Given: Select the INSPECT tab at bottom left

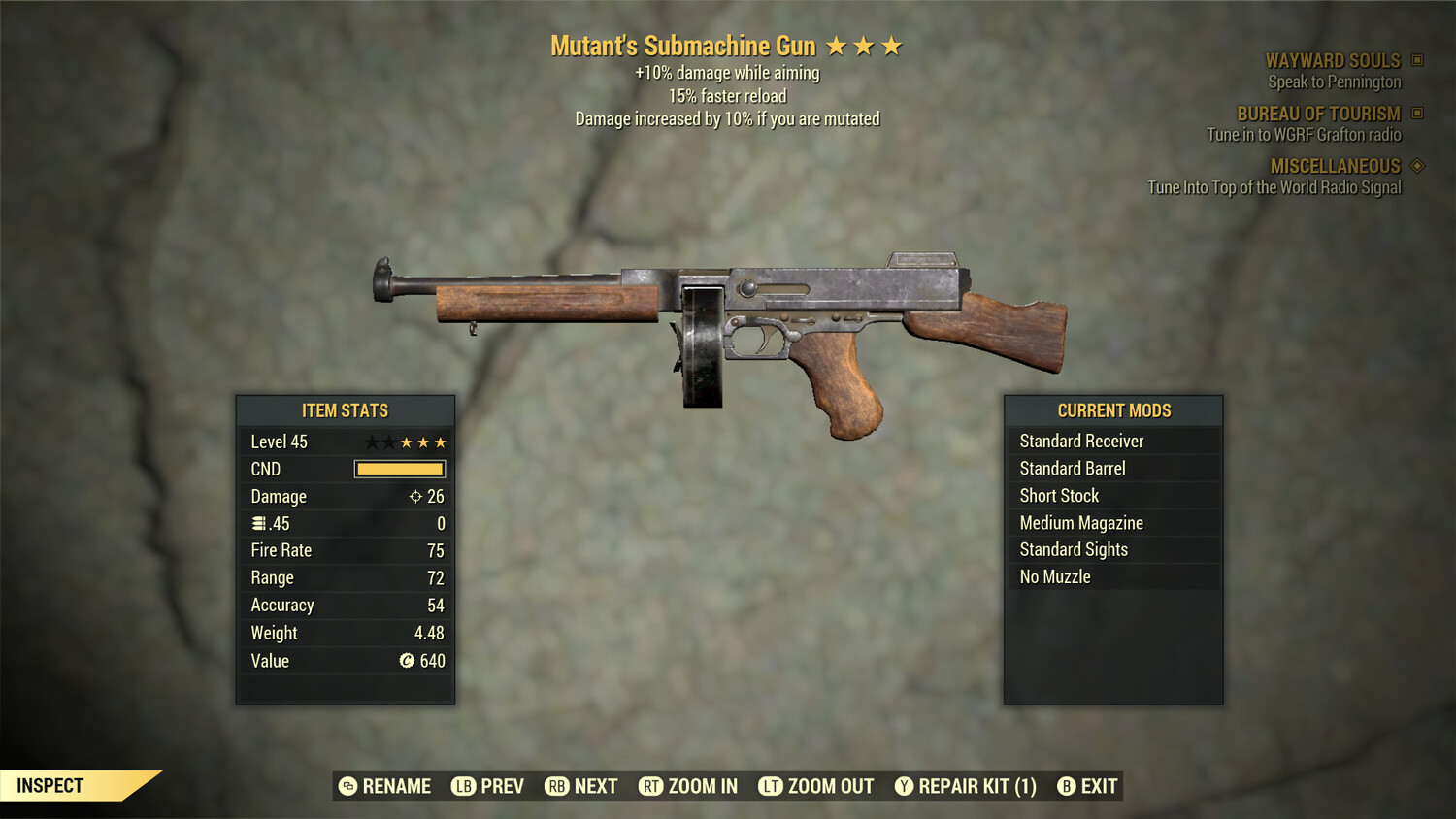Looking at the screenshot, I should tap(51, 785).
